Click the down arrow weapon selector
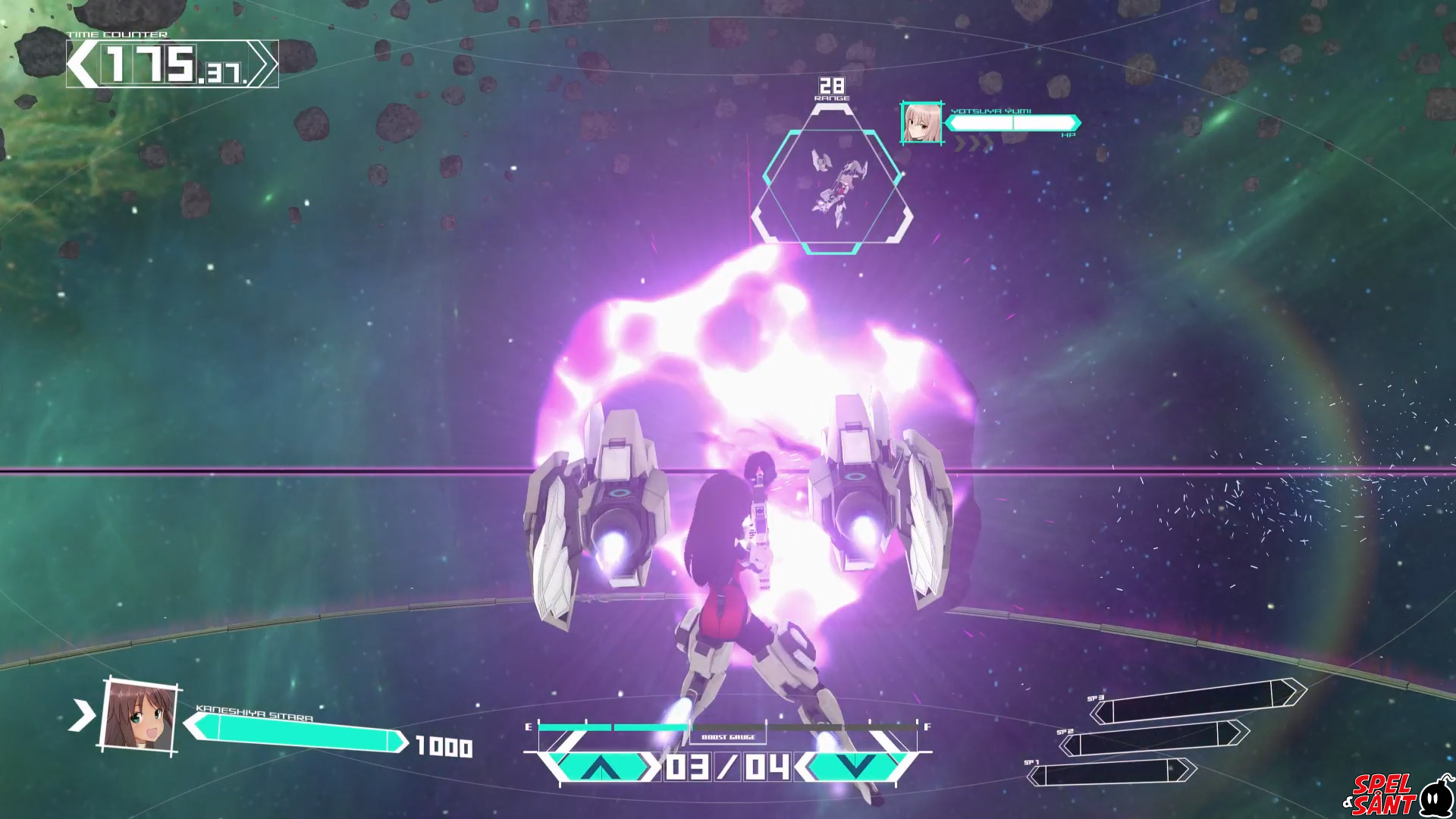This screenshot has height=819, width=1456. [856, 767]
